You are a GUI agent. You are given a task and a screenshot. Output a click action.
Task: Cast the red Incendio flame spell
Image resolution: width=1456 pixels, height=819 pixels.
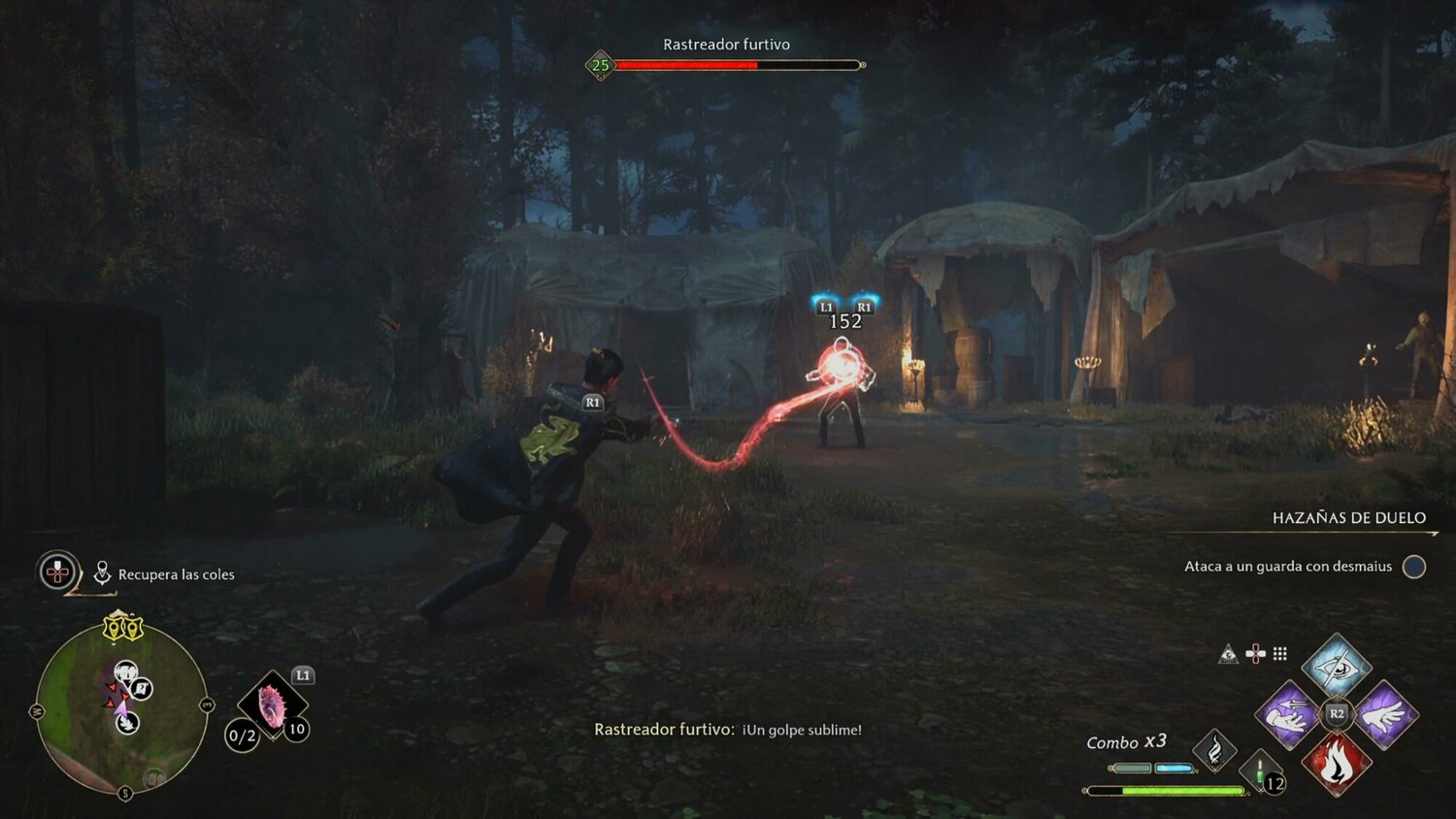coord(1337,763)
